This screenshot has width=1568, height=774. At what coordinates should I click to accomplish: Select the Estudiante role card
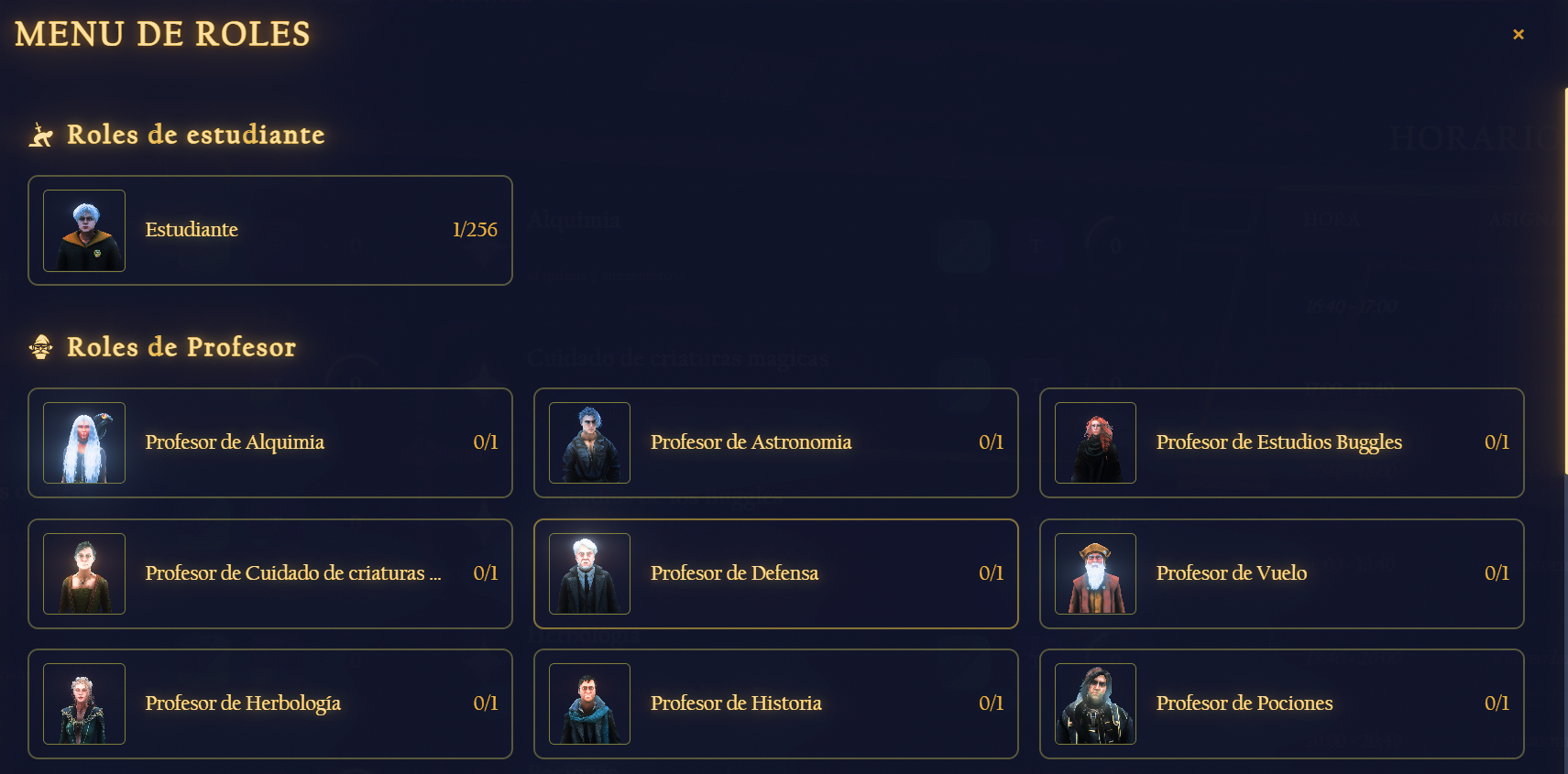click(270, 231)
